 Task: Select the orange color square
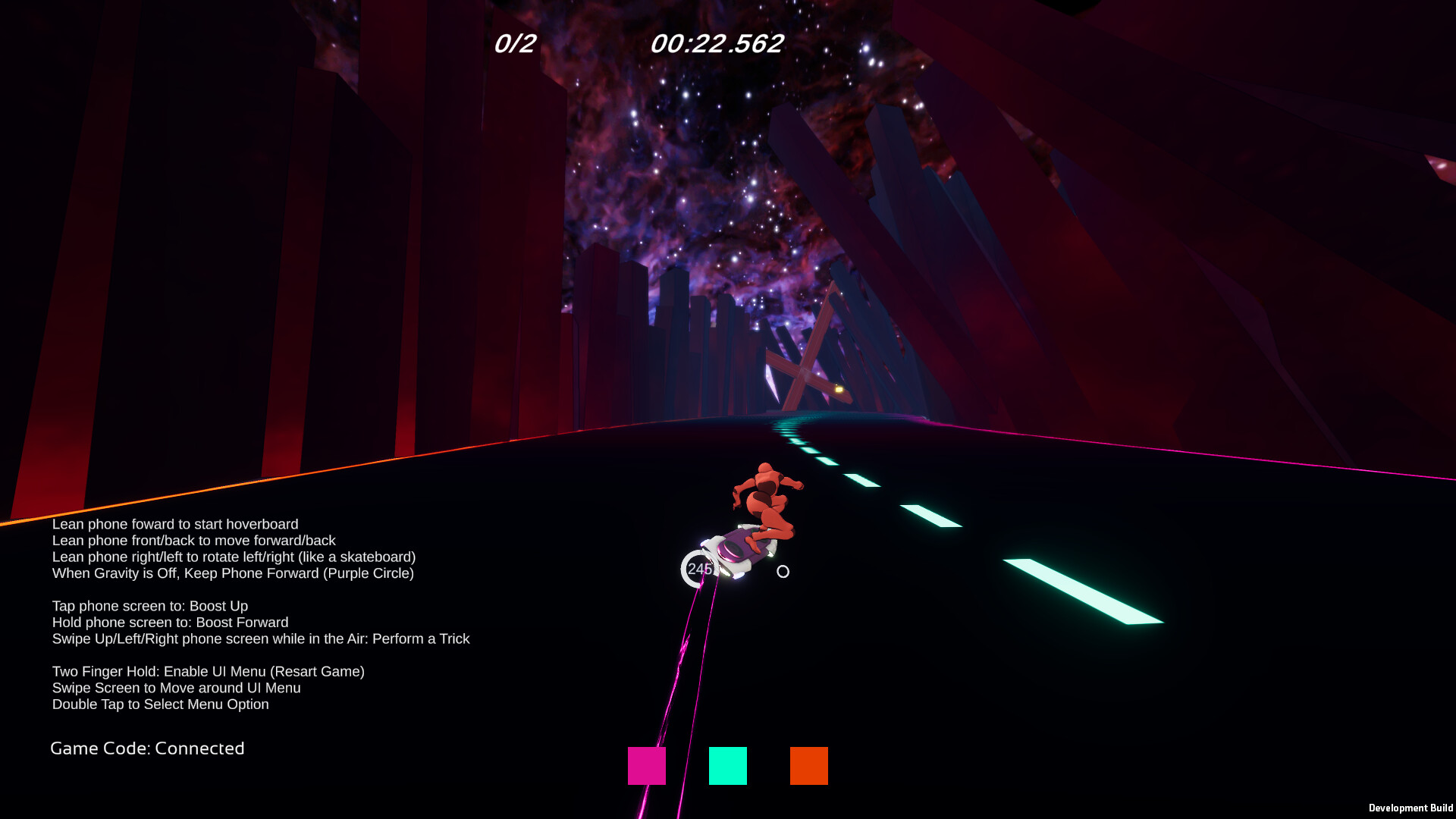[808, 767]
